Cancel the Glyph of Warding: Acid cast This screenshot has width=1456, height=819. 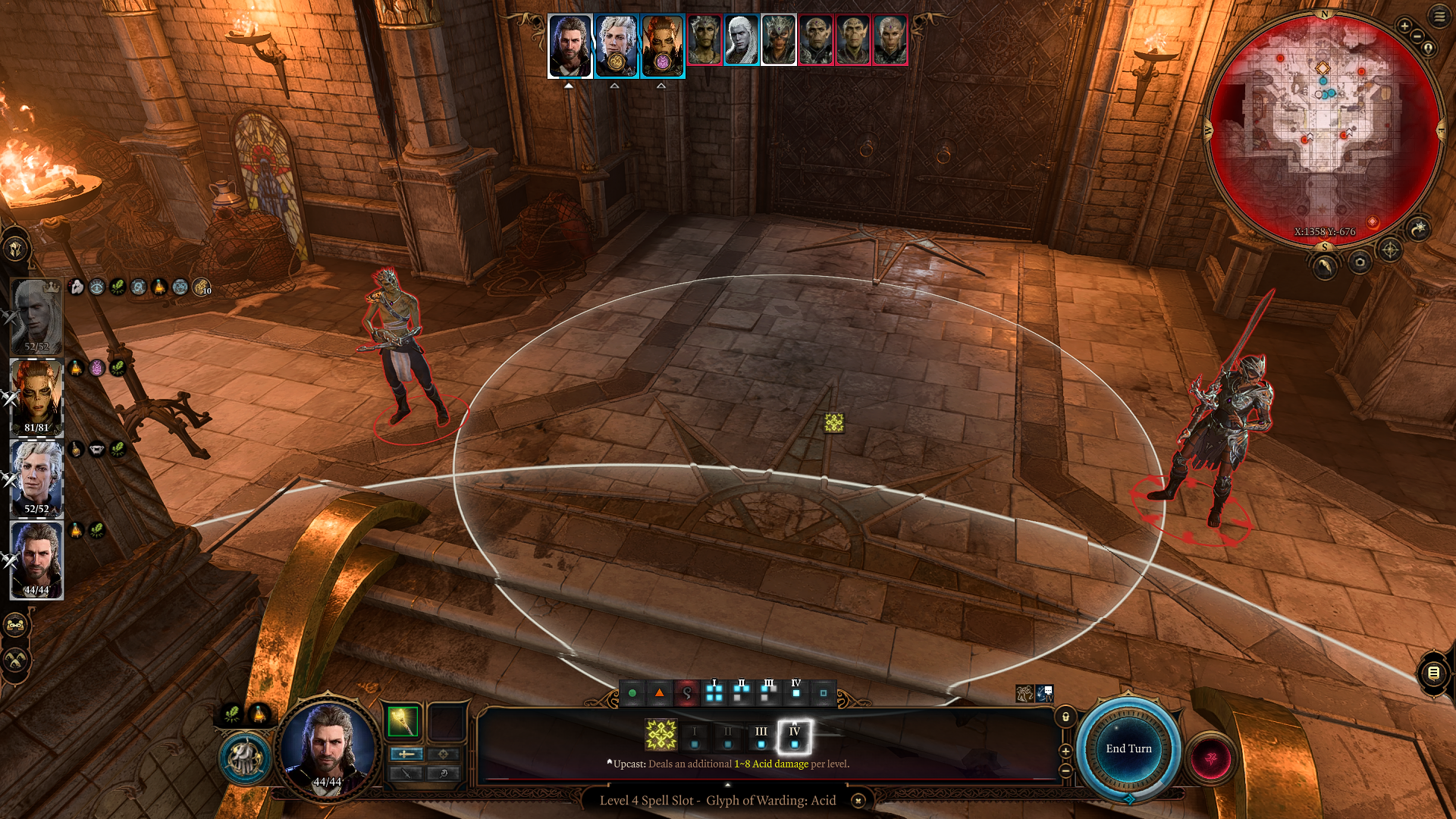[x=858, y=801]
